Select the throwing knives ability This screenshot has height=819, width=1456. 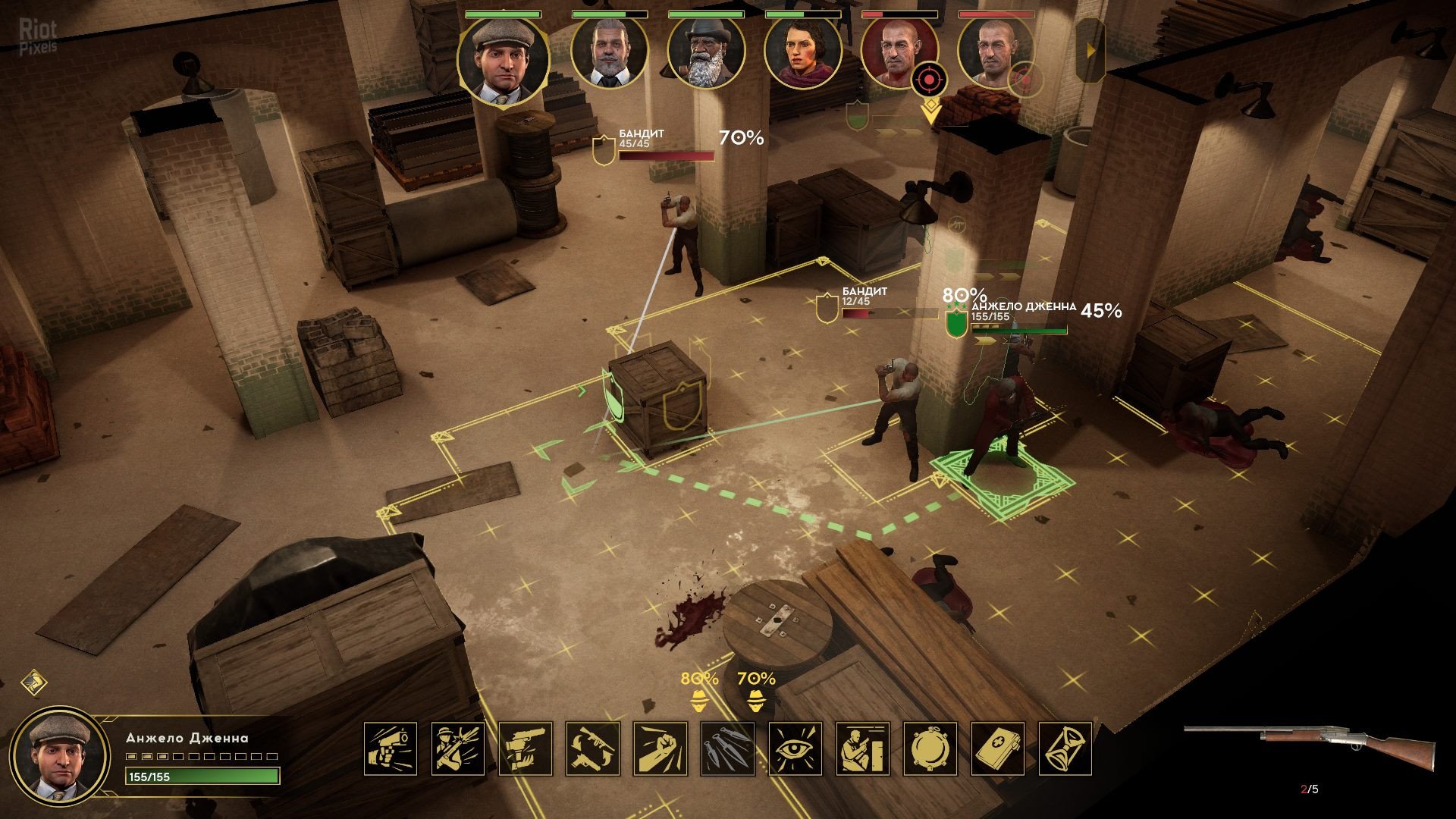coord(728,748)
